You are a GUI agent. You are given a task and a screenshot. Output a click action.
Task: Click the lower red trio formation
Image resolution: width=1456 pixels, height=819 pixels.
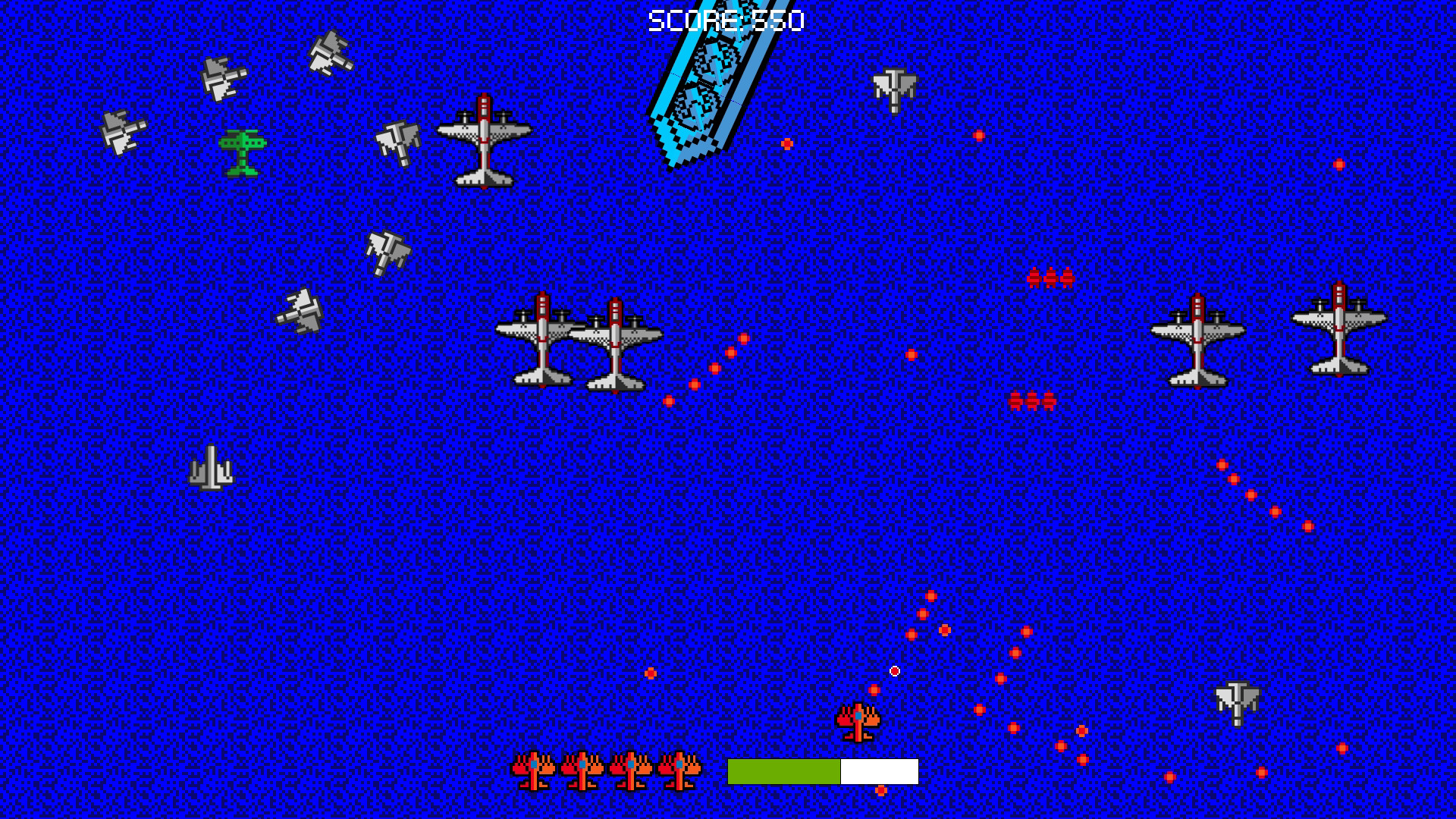coord(1031,400)
